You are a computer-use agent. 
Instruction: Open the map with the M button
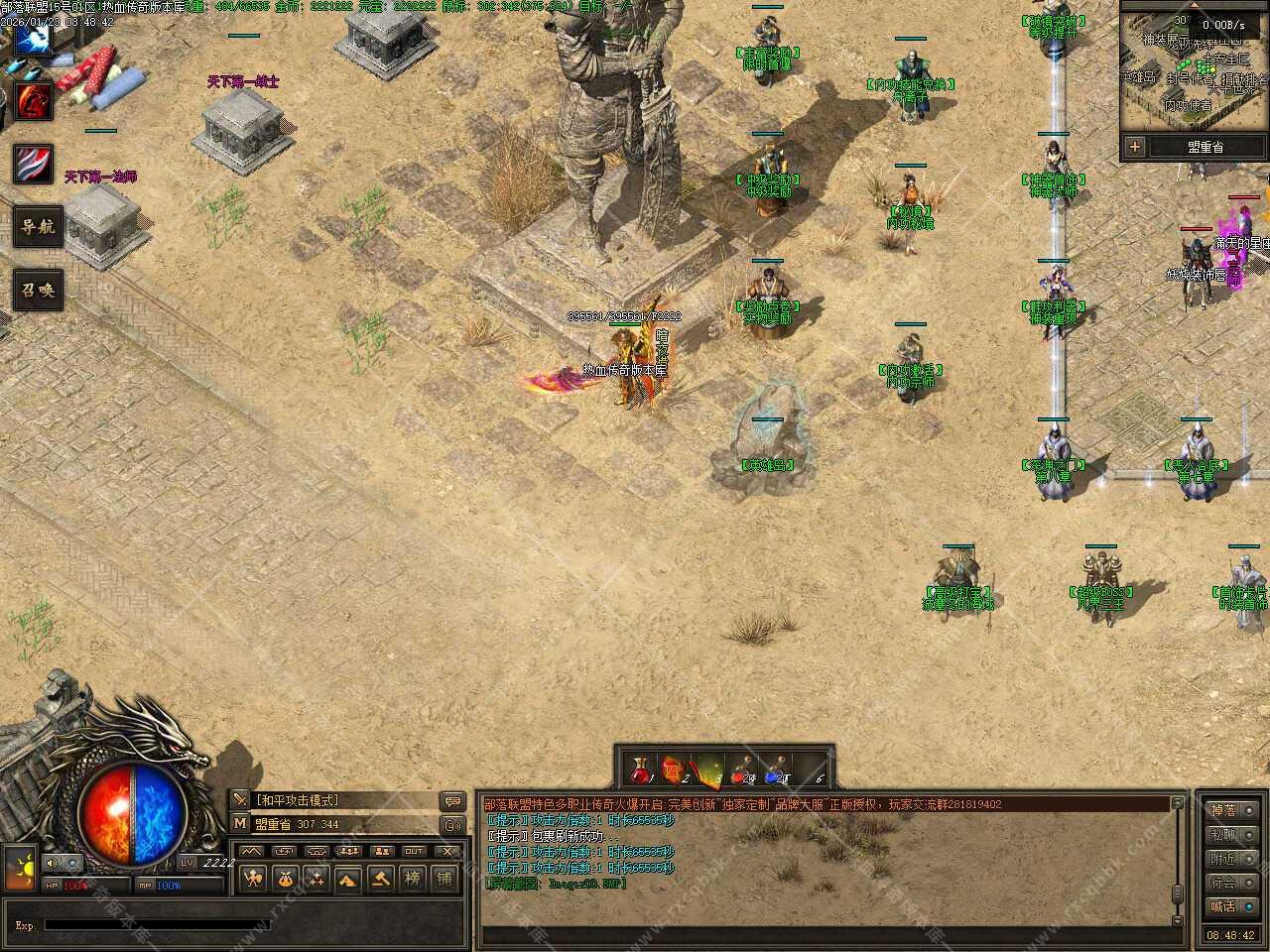tap(240, 823)
